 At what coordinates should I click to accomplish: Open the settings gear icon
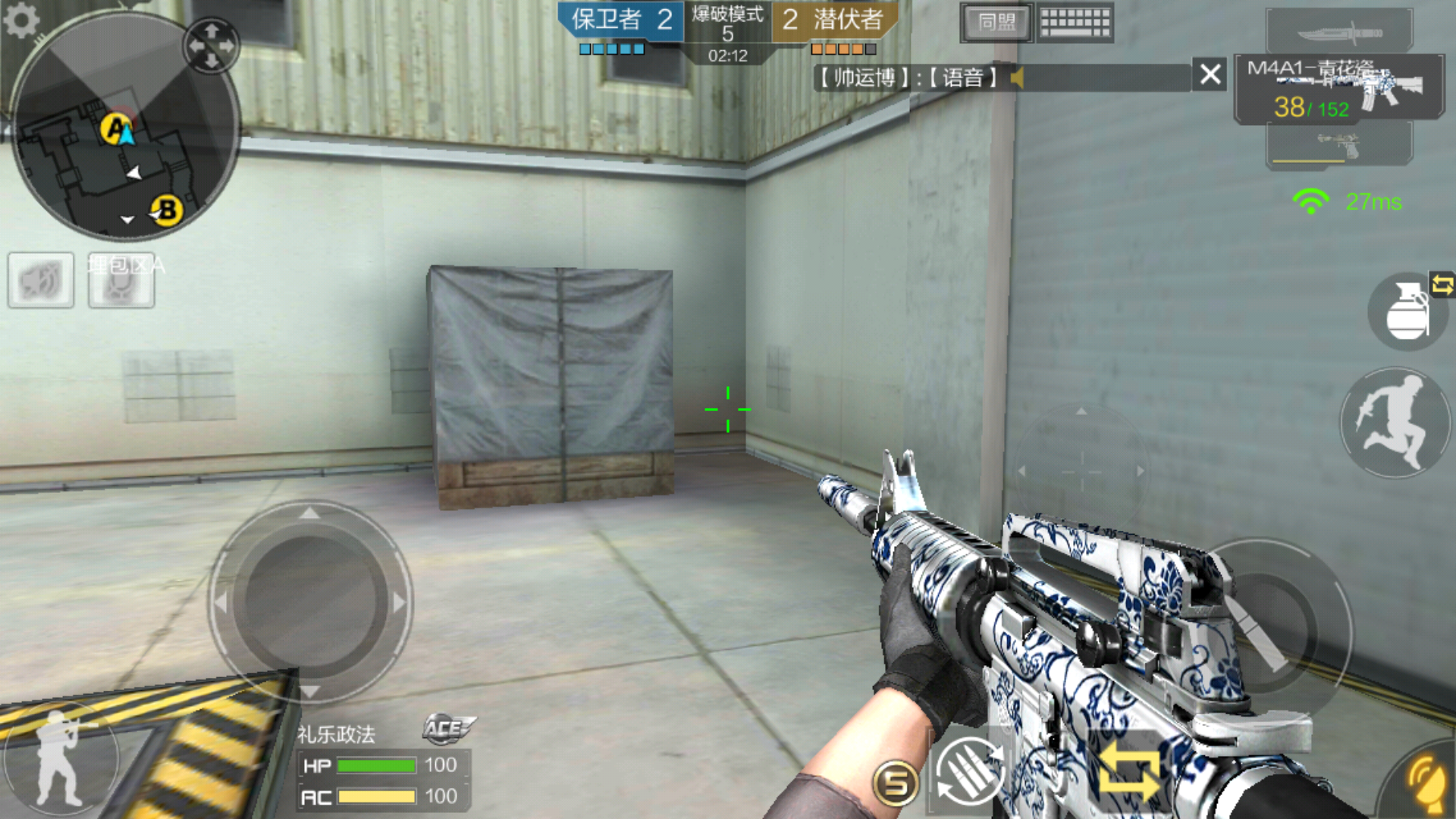20,20
